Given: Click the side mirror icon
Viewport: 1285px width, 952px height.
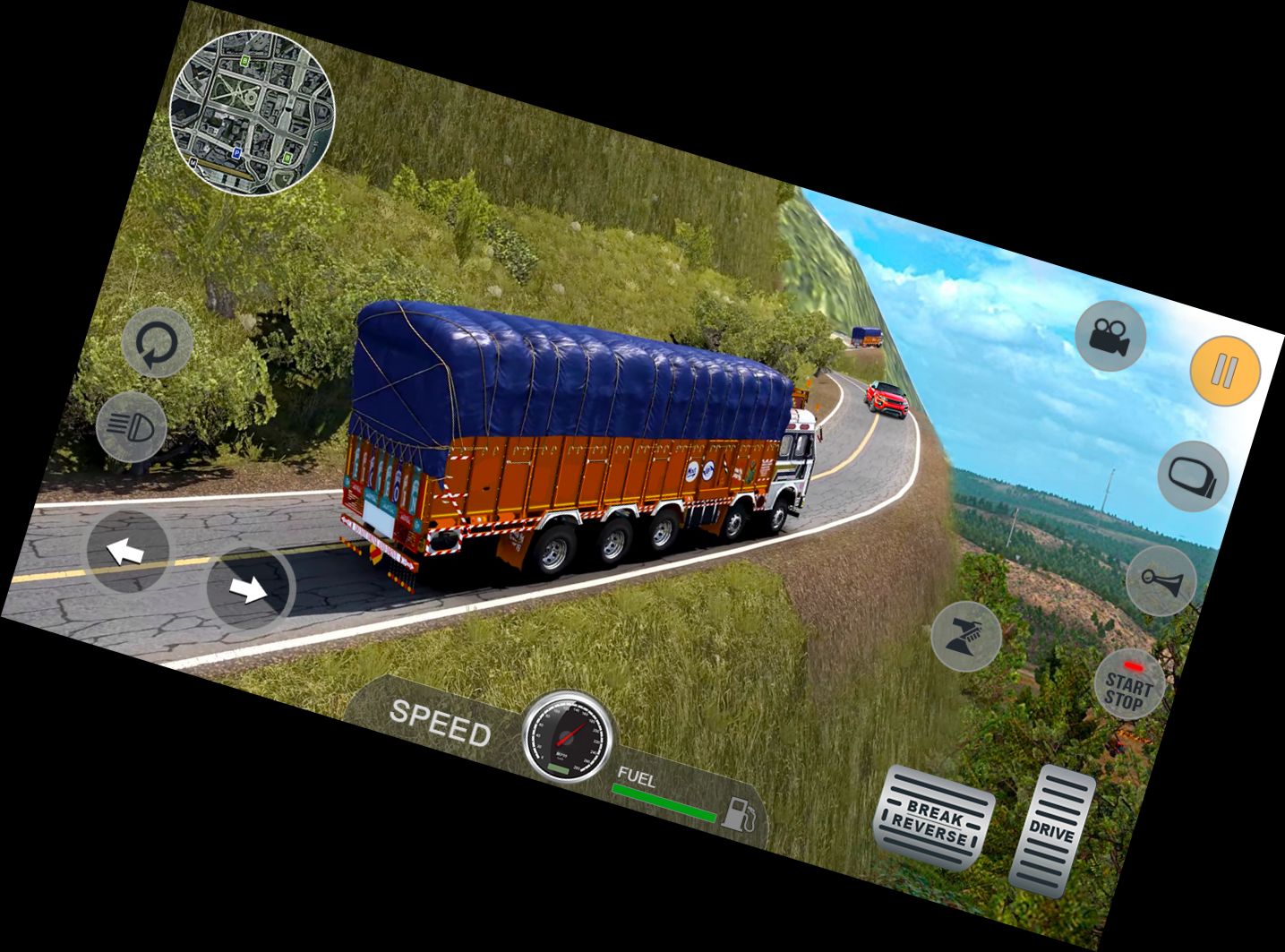Looking at the screenshot, I should tap(1191, 476).
